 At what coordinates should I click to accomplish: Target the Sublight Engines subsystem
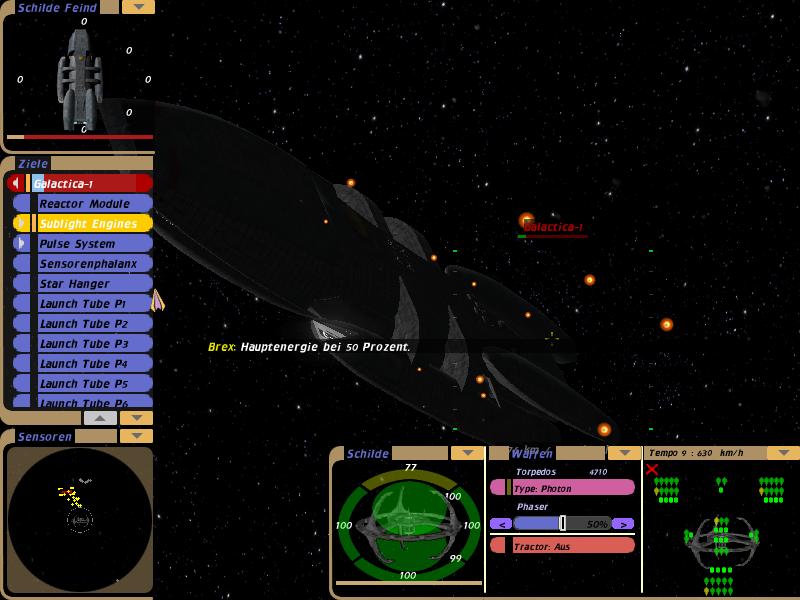[90, 224]
